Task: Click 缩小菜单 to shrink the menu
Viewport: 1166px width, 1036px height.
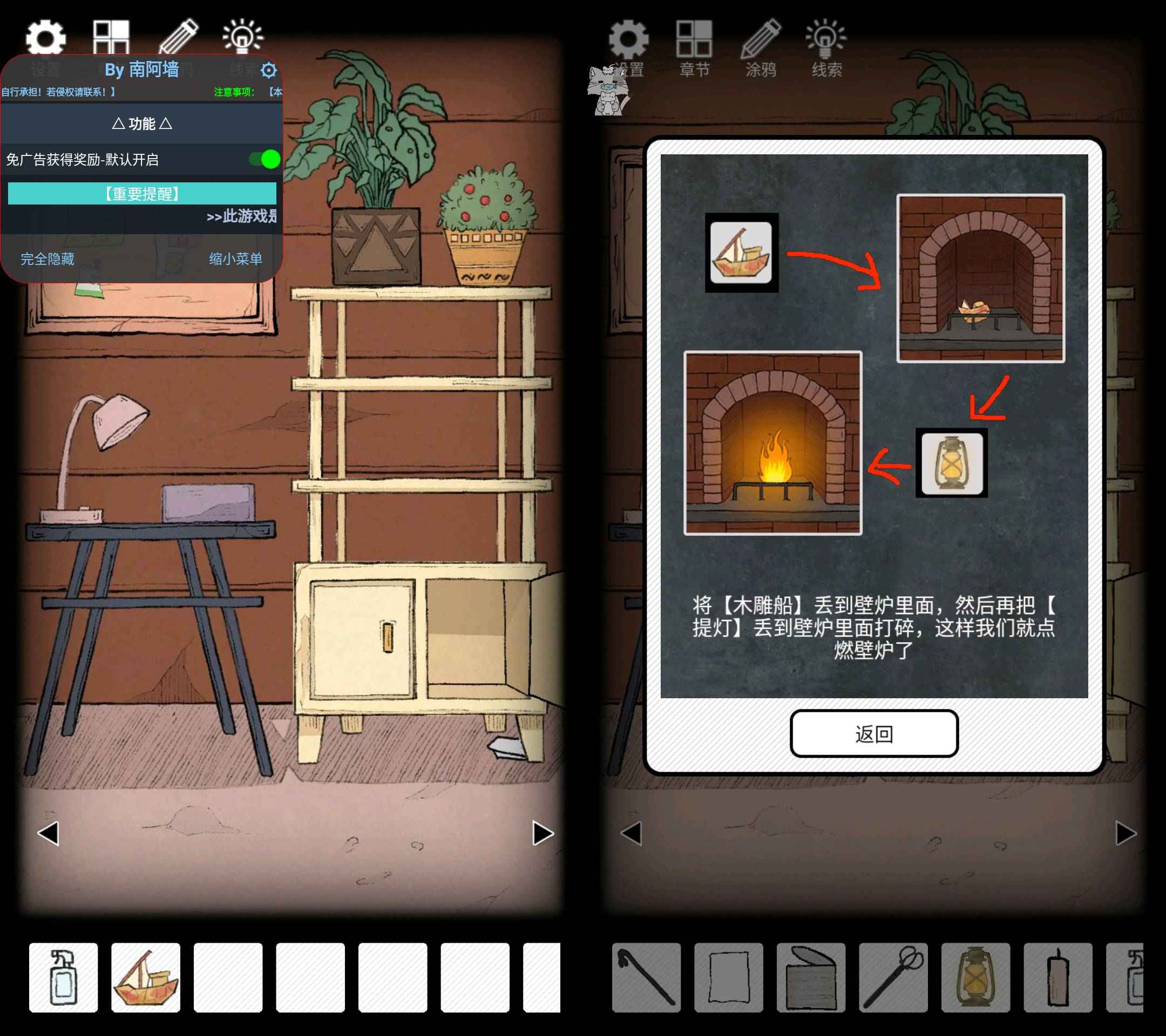Action: pos(235,258)
